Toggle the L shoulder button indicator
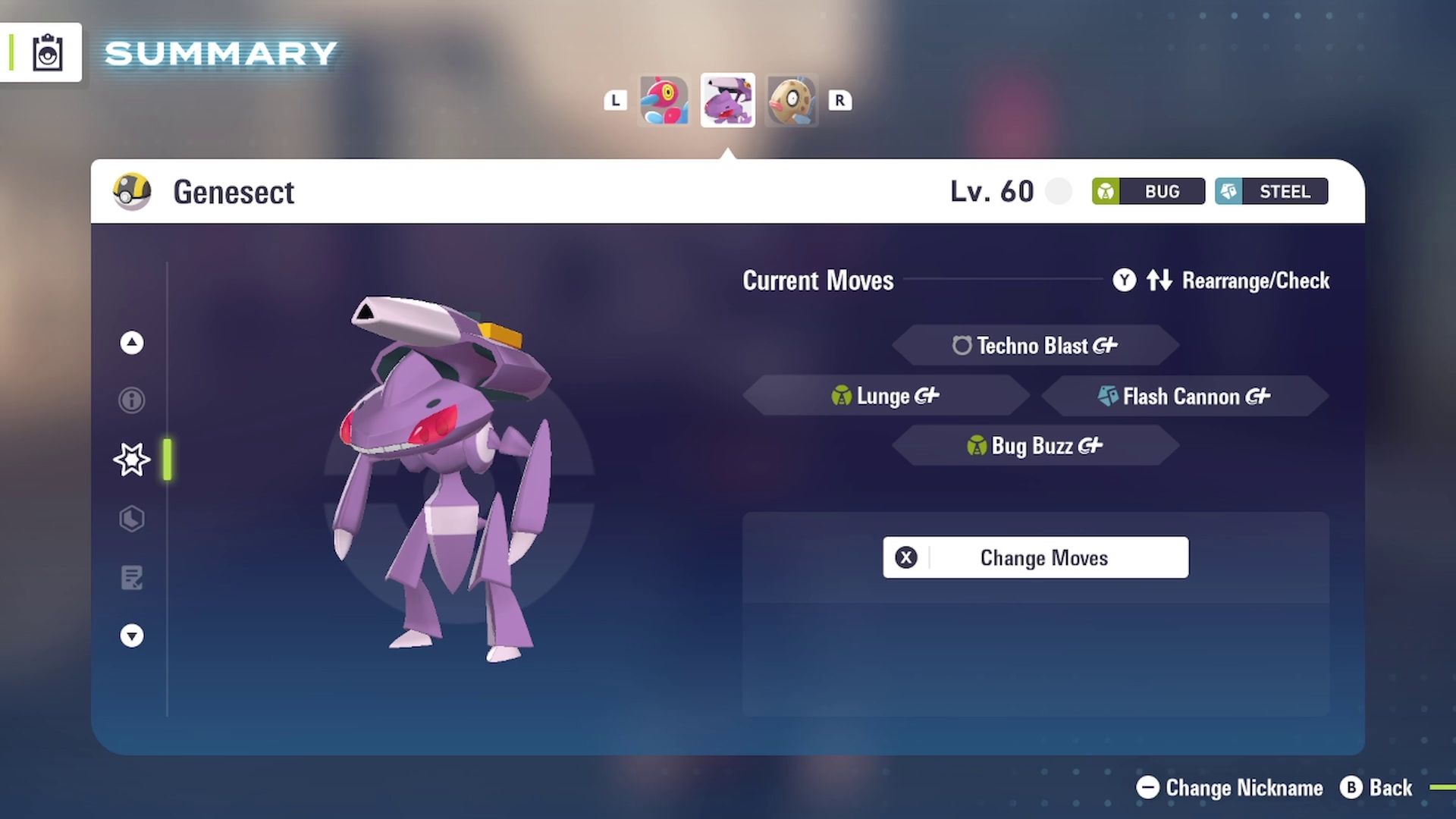This screenshot has width=1456, height=819. point(615,100)
